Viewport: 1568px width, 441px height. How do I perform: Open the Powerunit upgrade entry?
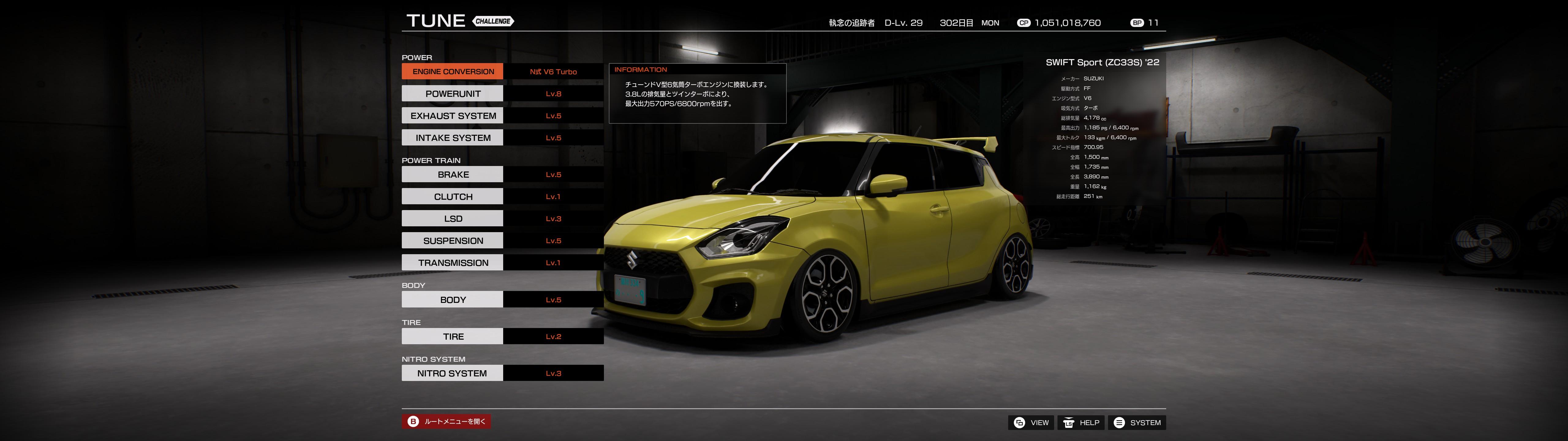(452, 94)
